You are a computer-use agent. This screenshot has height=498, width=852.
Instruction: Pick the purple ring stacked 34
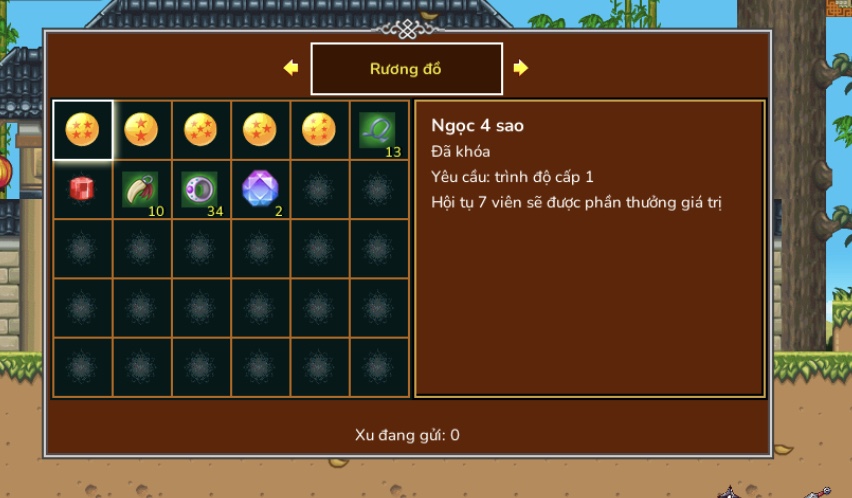point(199,188)
